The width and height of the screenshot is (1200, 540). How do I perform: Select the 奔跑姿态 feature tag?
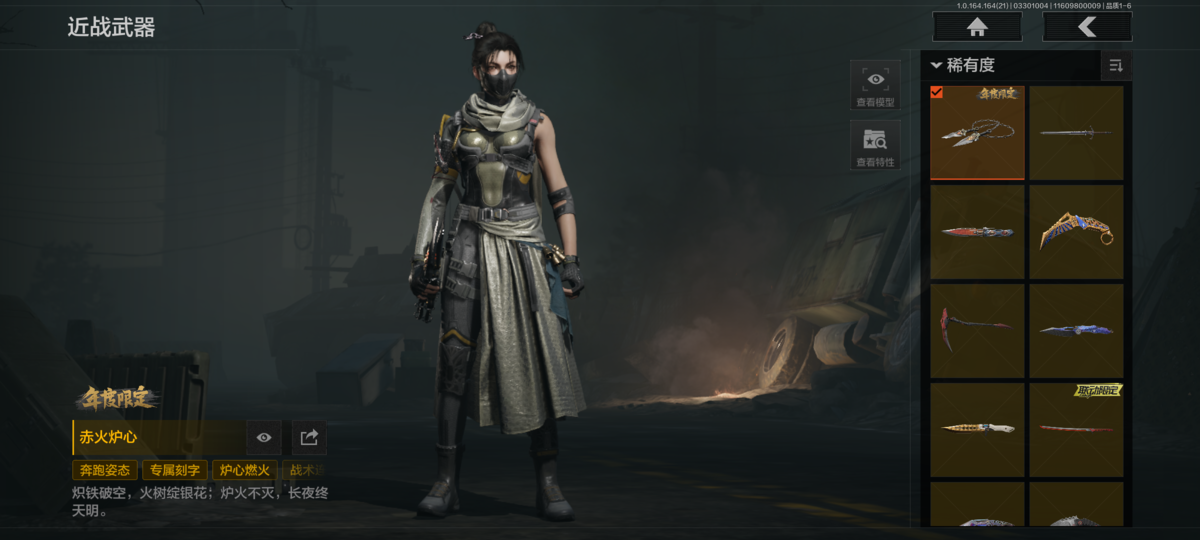(105, 470)
